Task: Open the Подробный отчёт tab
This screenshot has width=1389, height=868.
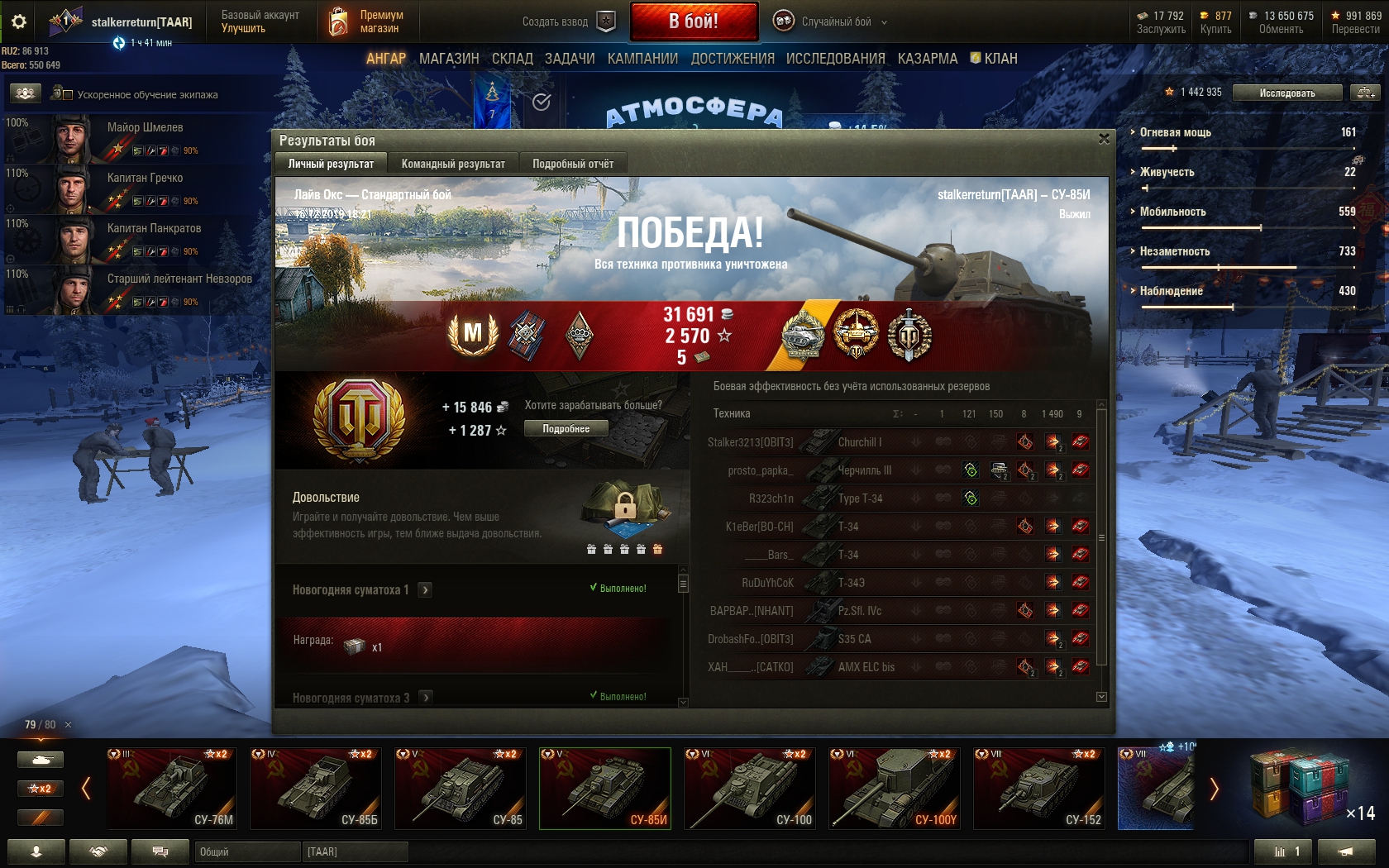Action: tap(573, 164)
